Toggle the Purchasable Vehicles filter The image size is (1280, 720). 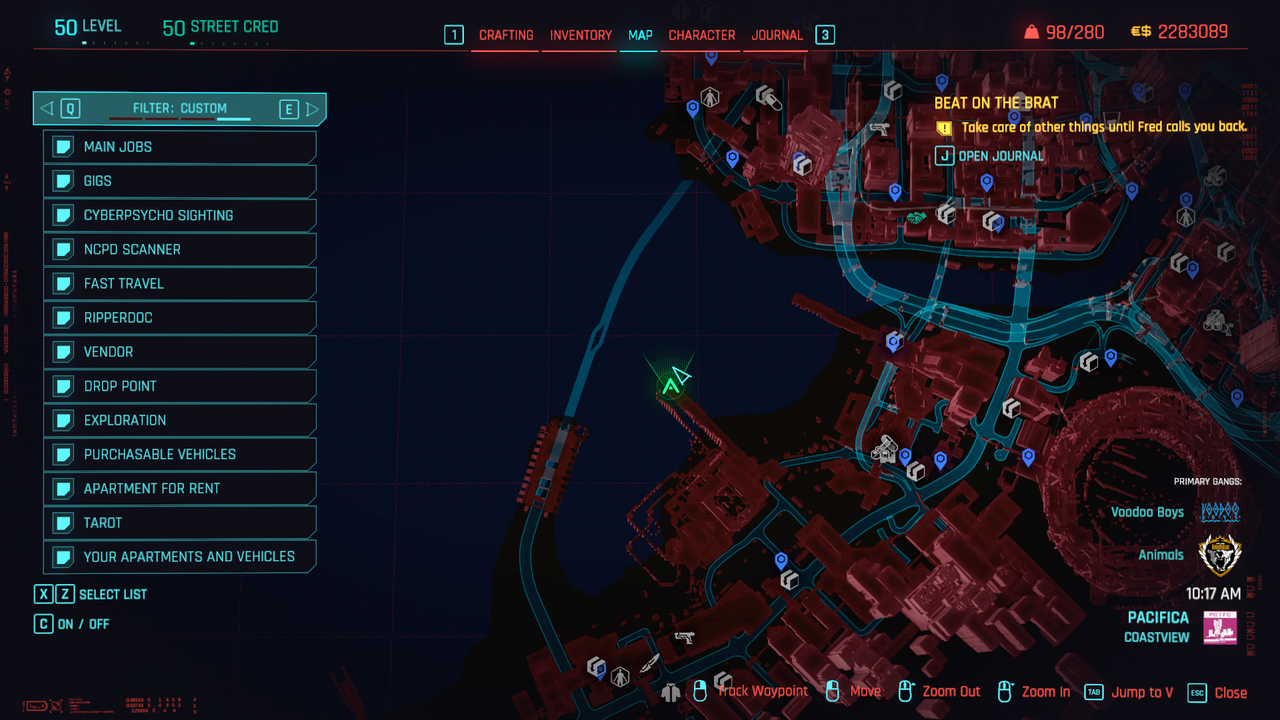[180, 454]
